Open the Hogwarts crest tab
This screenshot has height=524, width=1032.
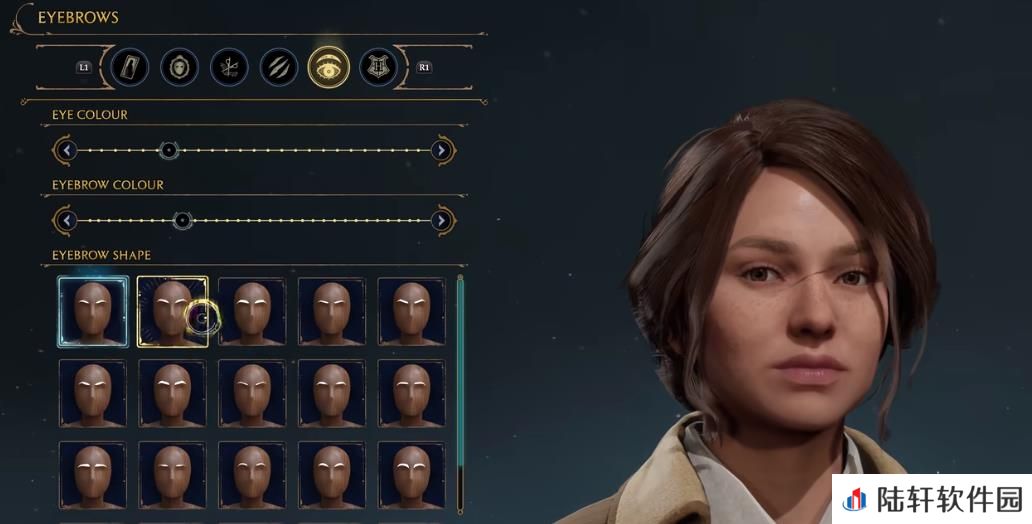(378, 67)
